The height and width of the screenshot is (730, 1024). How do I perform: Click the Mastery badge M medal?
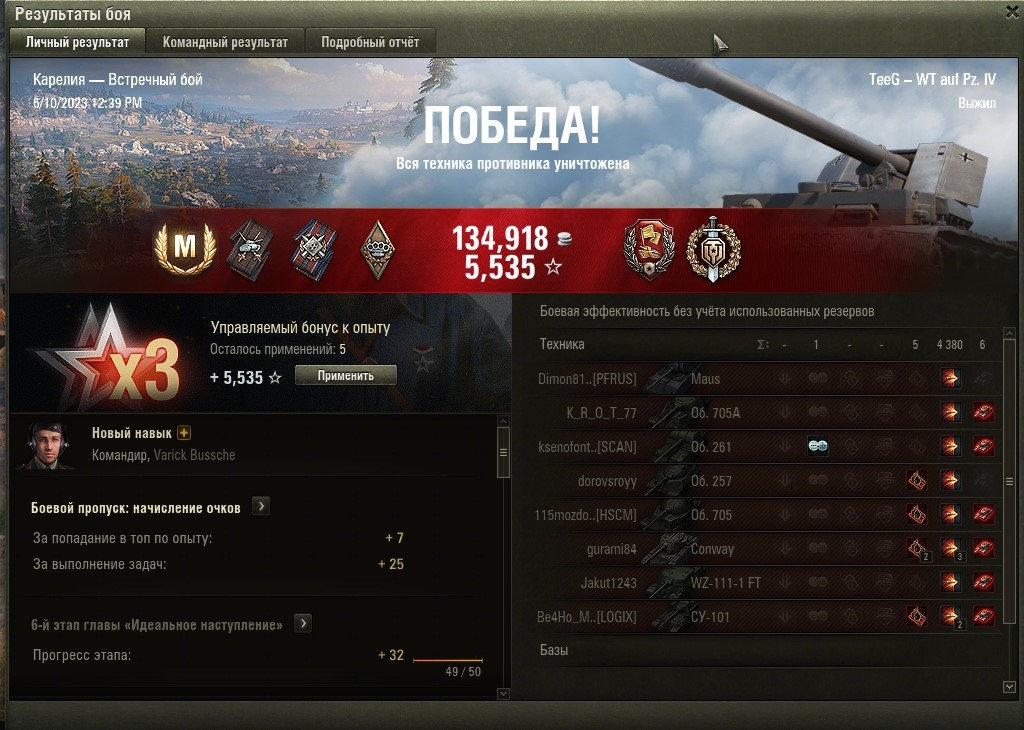click(185, 249)
